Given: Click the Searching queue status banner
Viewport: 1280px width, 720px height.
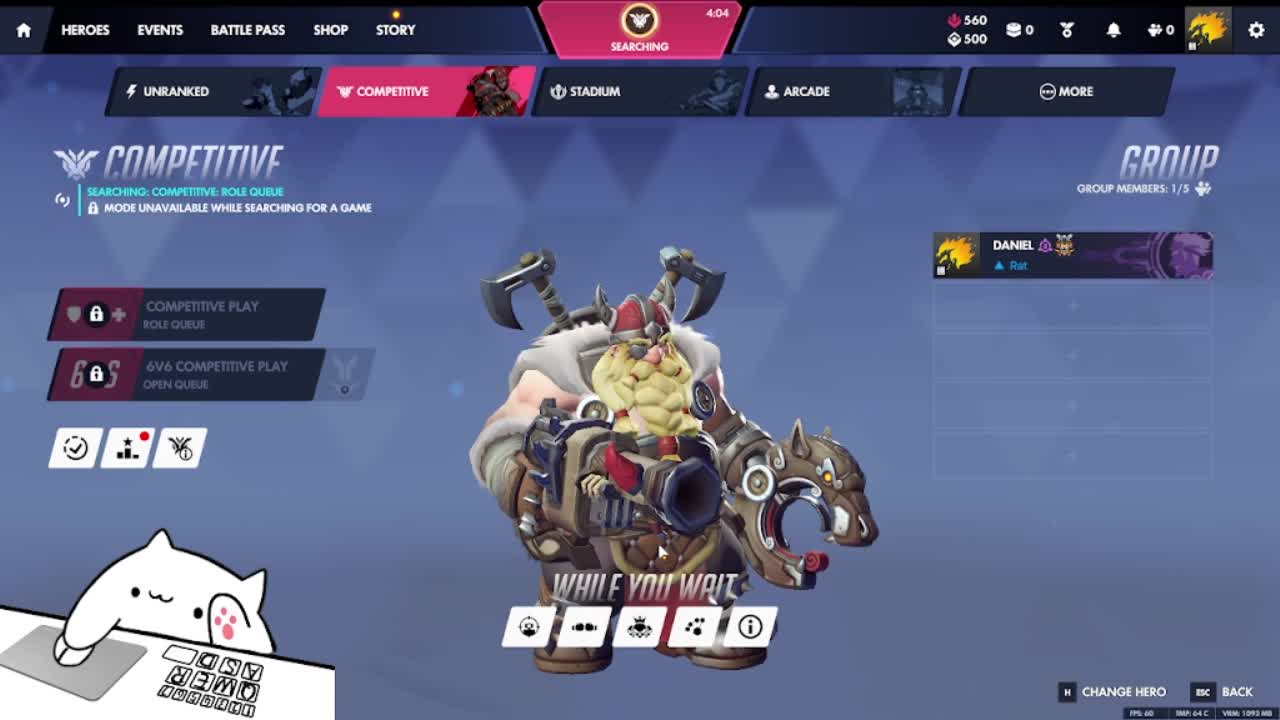Looking at the screenshot, I should point(640,28).
